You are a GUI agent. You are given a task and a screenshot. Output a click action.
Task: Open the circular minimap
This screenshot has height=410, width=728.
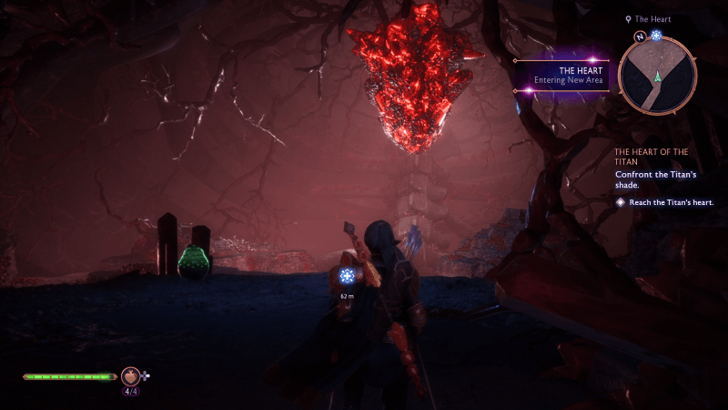coord(657,76)
